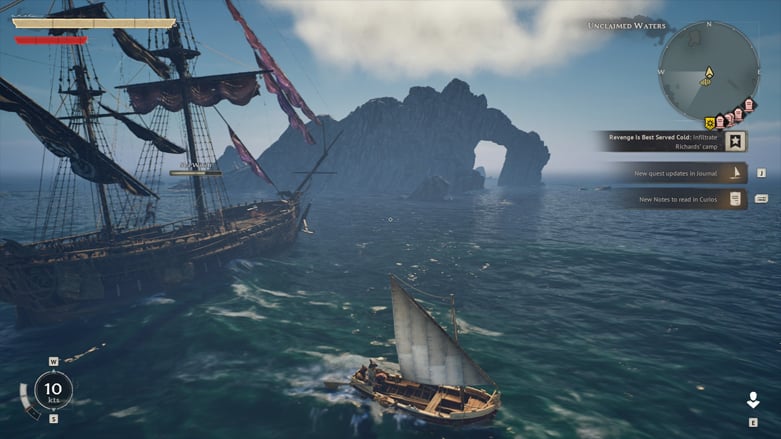
Task: Click the white downward arrow icon
Action: (x=753, y=400)
